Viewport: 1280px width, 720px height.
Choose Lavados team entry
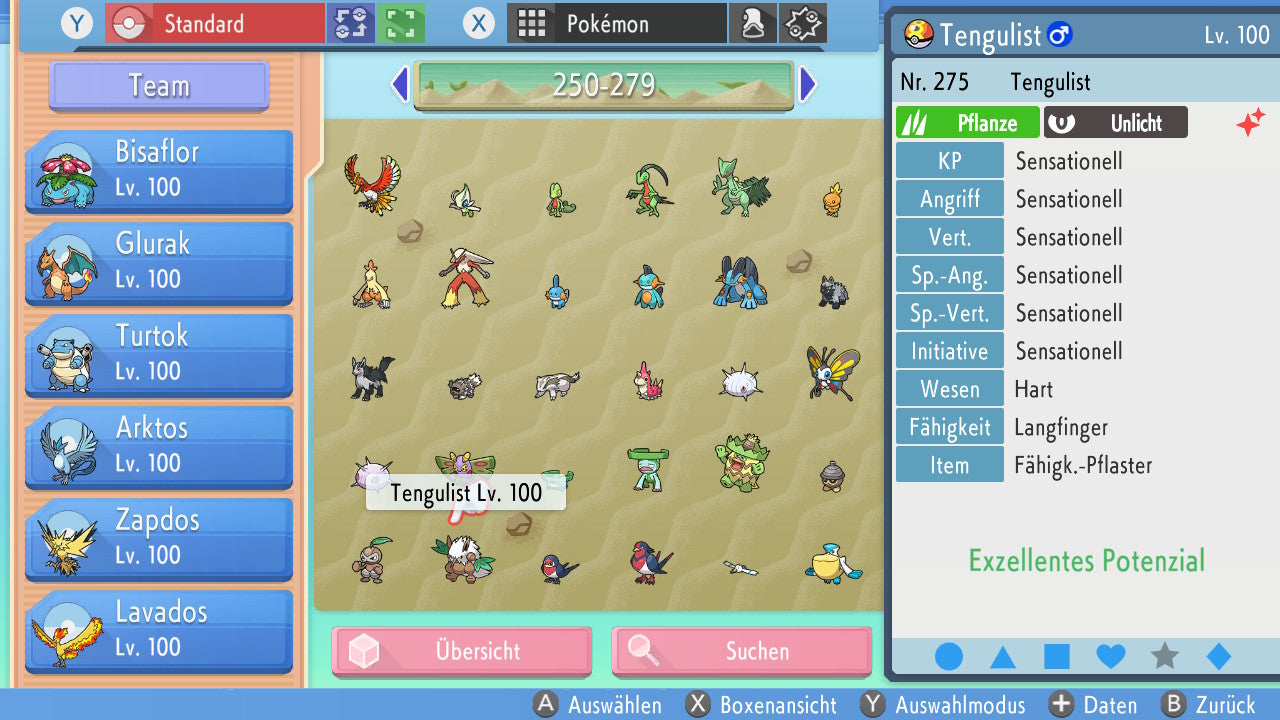[159, 630]
